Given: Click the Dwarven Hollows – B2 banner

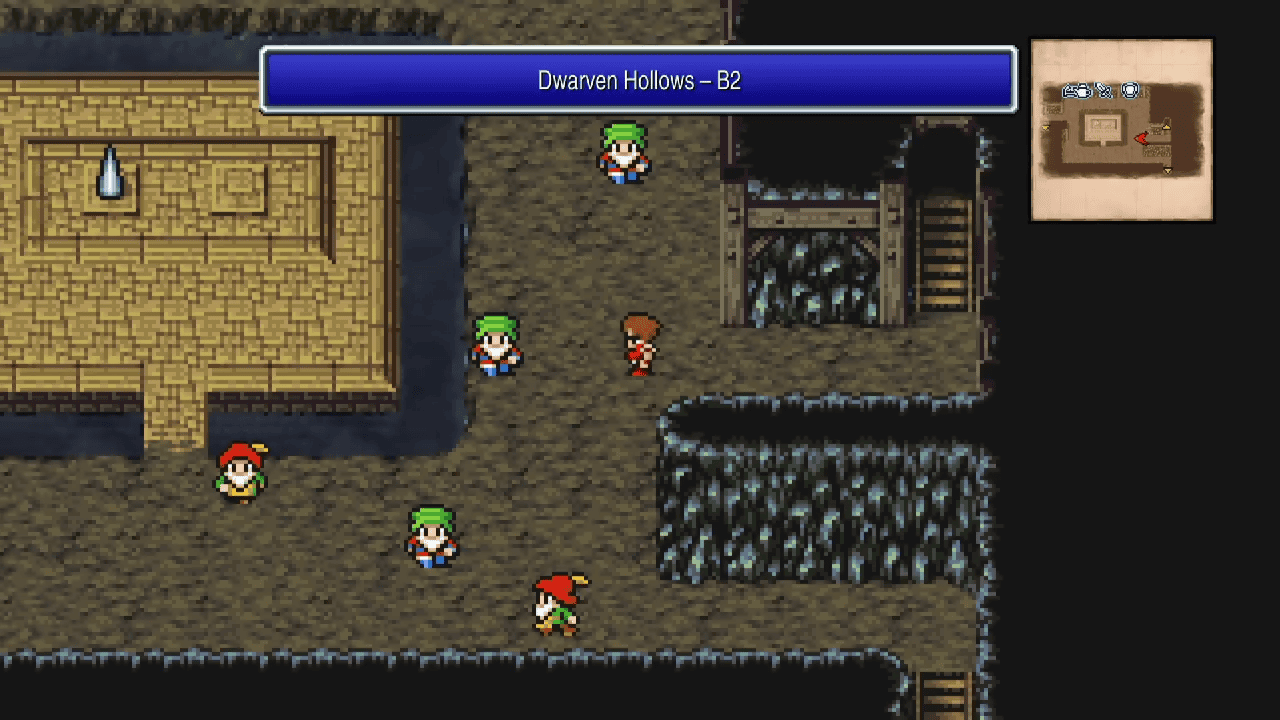Looking at the screenshot, I should pyautogui.click(x=638, y=80).
